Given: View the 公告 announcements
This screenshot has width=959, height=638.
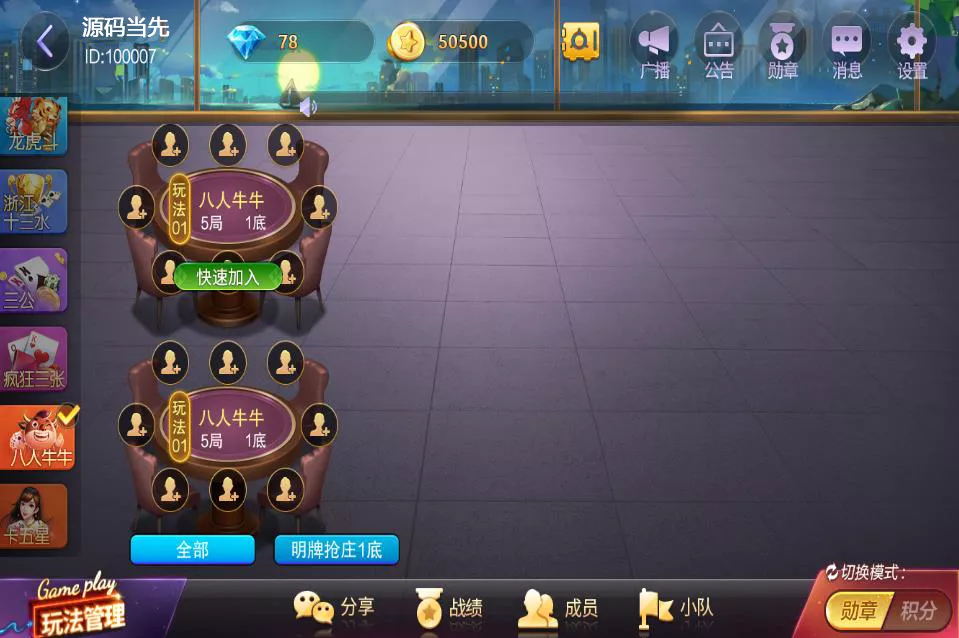Looking at the screenshot, I should [718, 47].
